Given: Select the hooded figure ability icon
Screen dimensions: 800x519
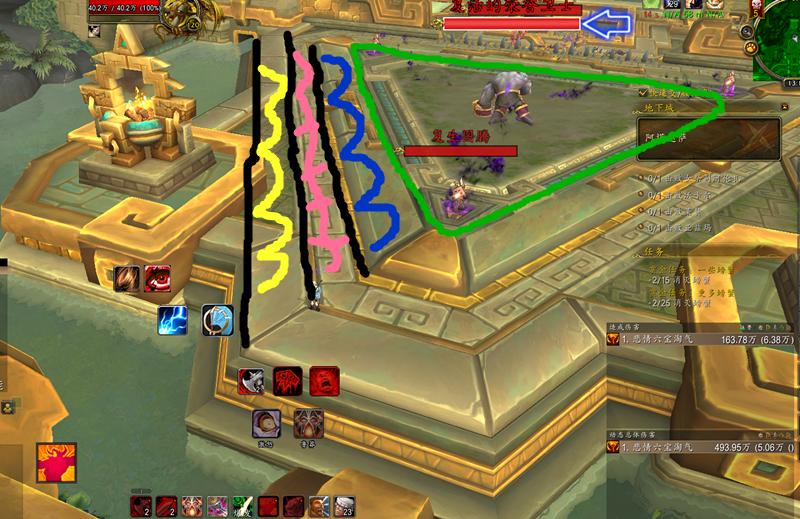Looking at the screenshot, I should pos(266,424).
